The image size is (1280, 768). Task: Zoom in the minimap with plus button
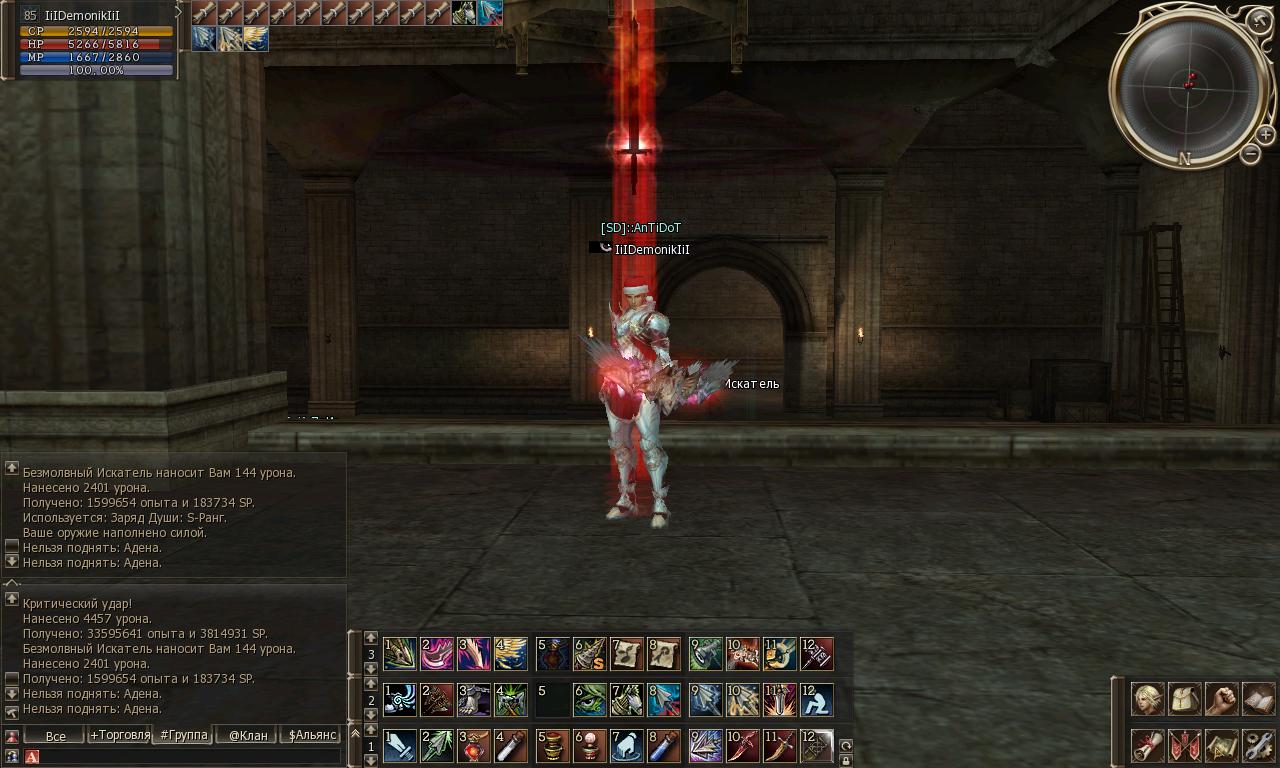coord(1265,134)
